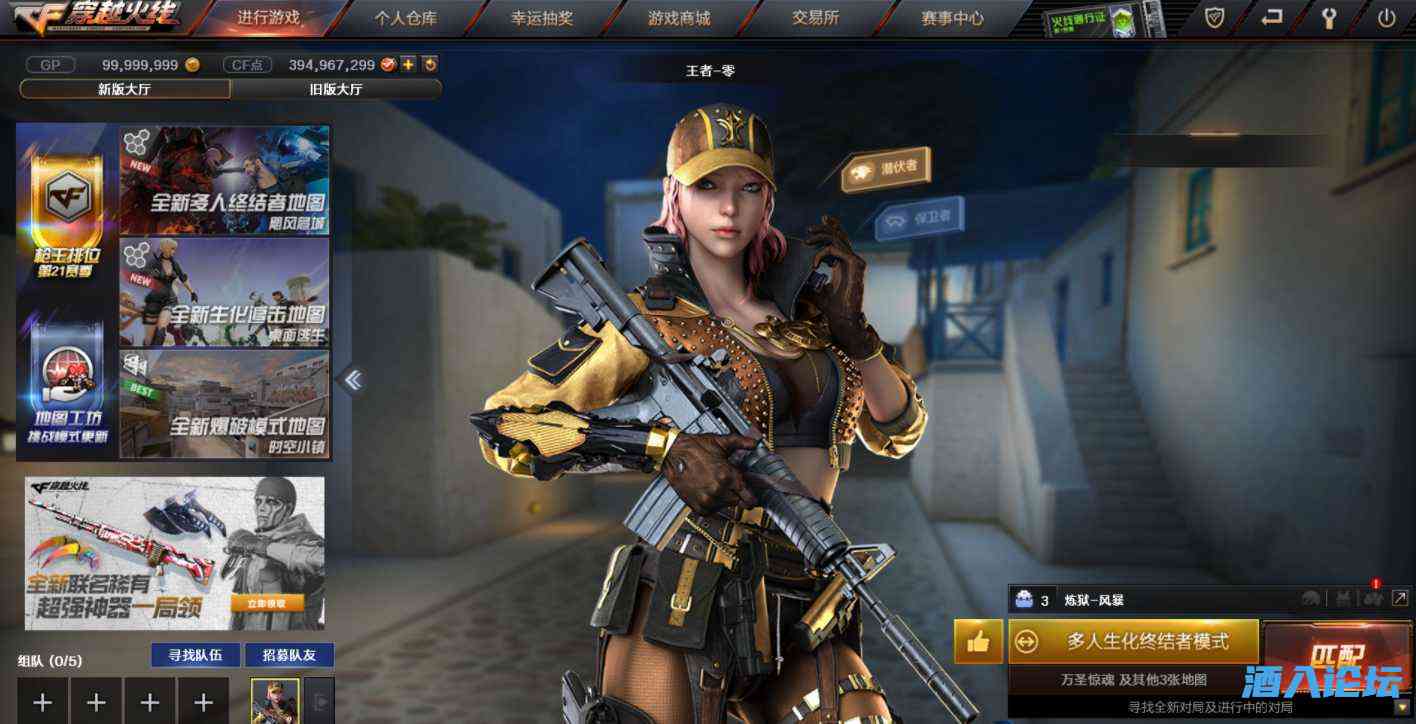Click 招募队友 to recruit teammates
Image resolution: width=1416 pixels, height=724 pixels.
[x=289, y=655]
